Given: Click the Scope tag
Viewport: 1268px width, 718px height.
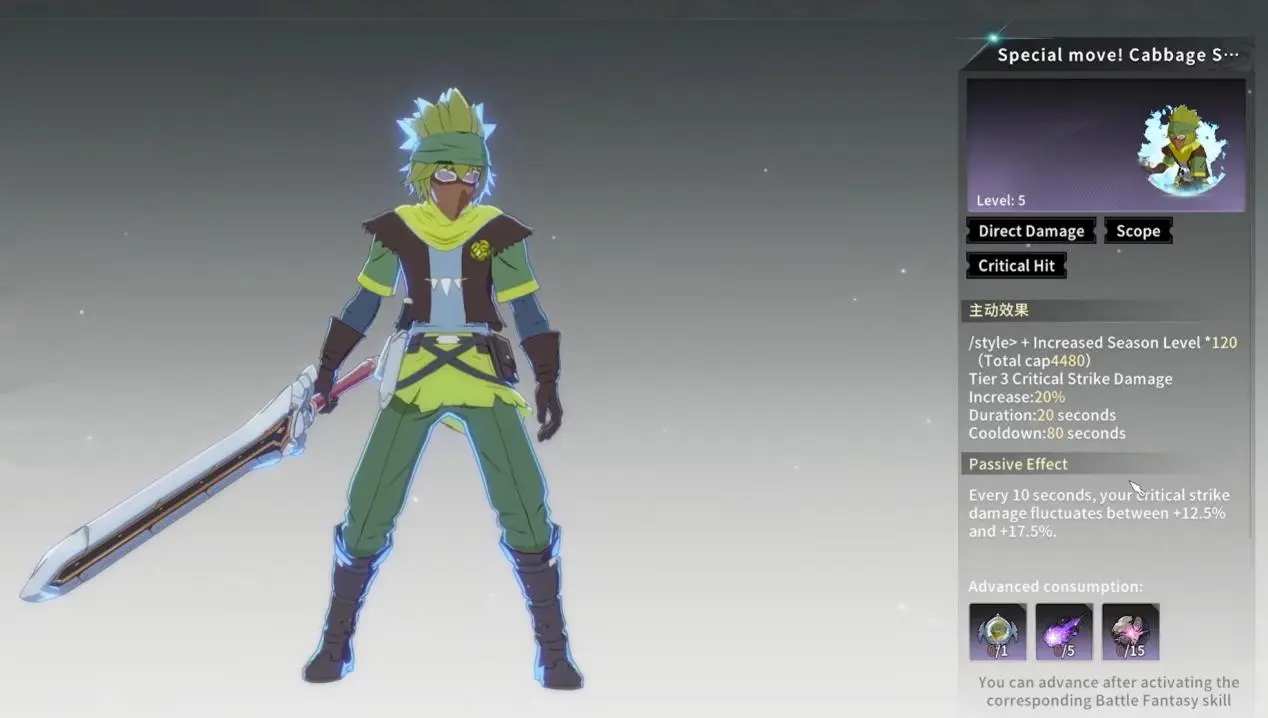Looking at the screenshot, I should [x=1138, y=231].
